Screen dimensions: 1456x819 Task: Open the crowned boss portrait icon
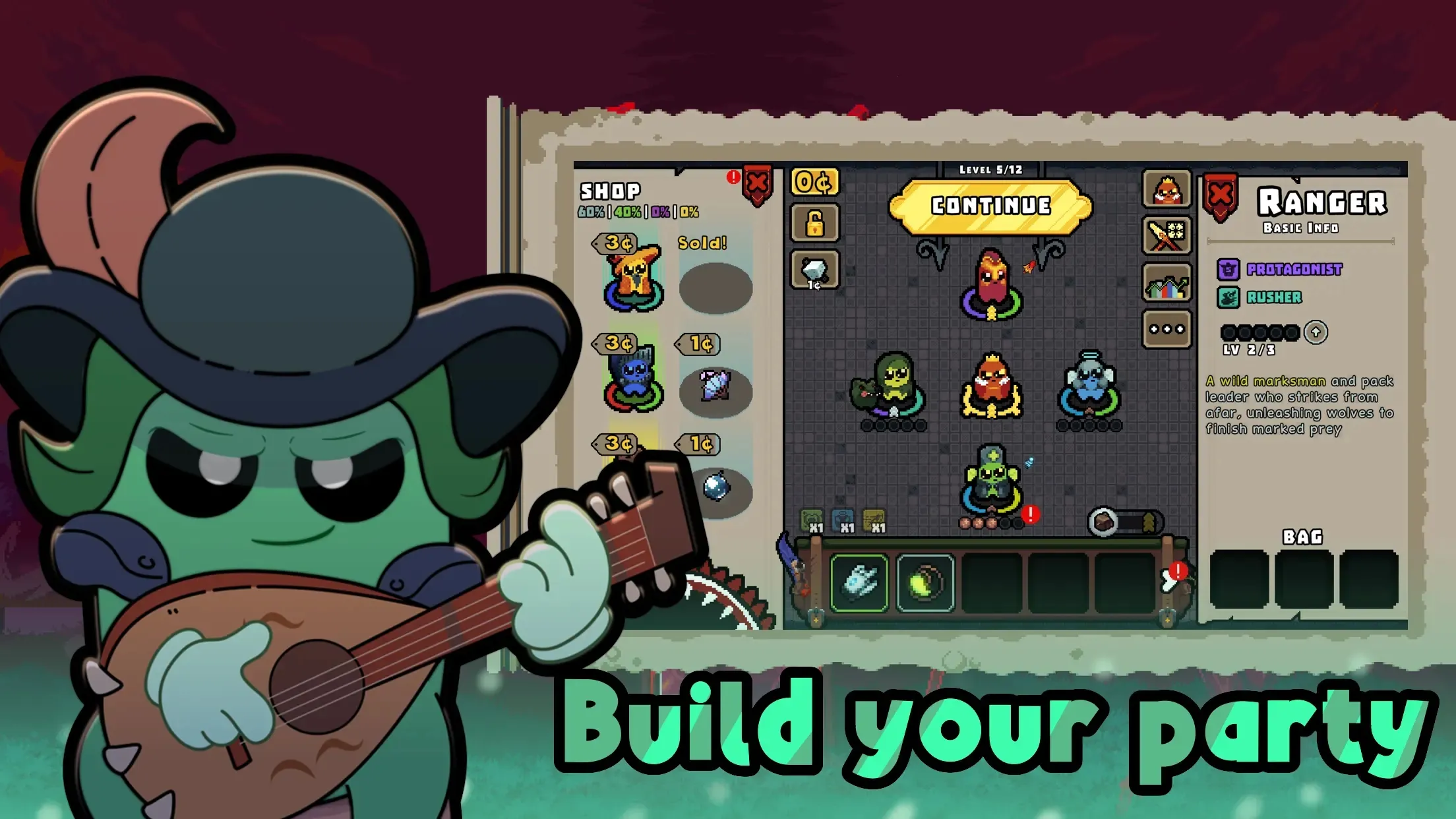click(x=1167, y=191)
